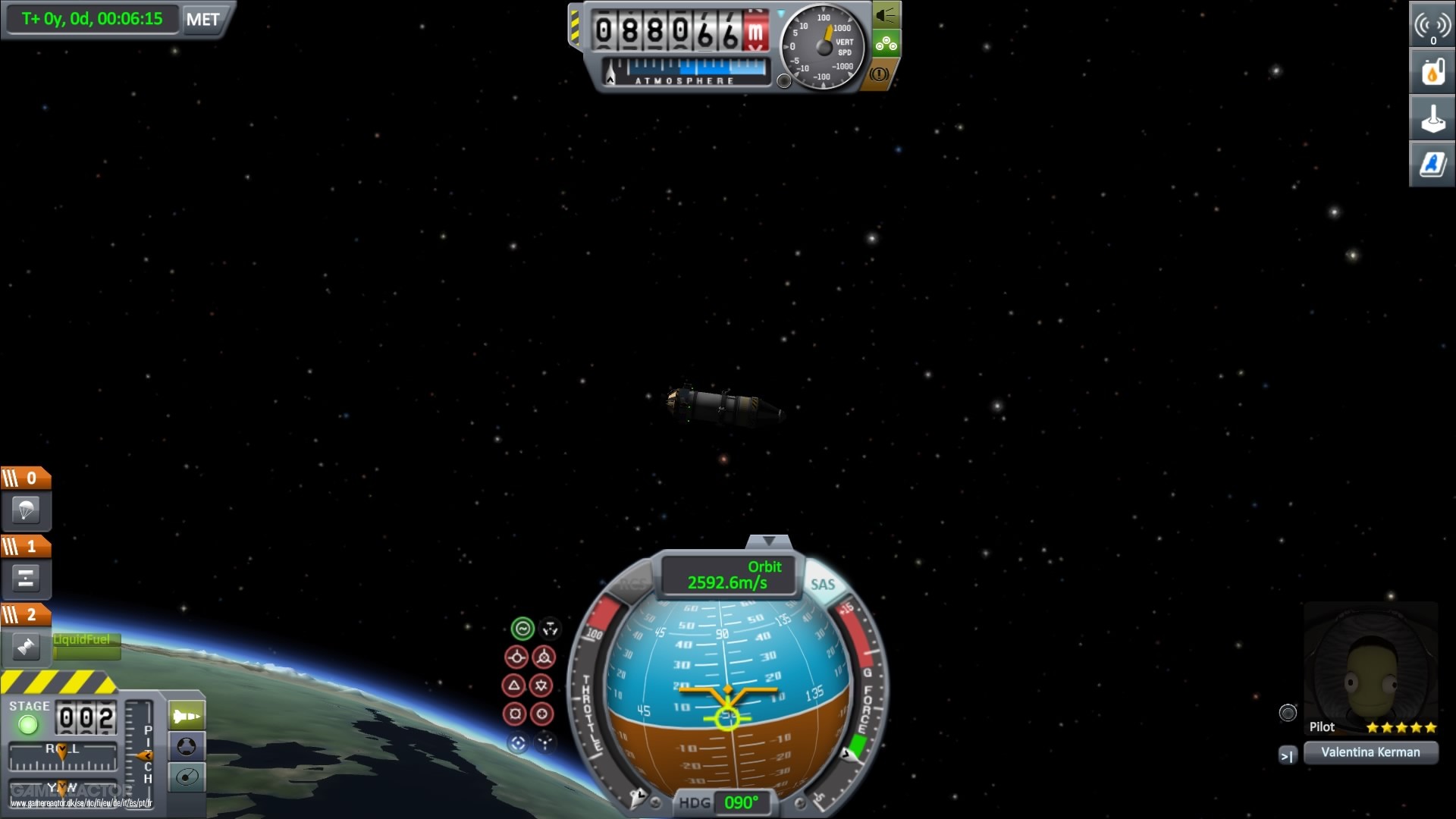Enable SAS on the navball
Image resolution: width=1456 pixels, height=819 pixels.
[823, 584]
